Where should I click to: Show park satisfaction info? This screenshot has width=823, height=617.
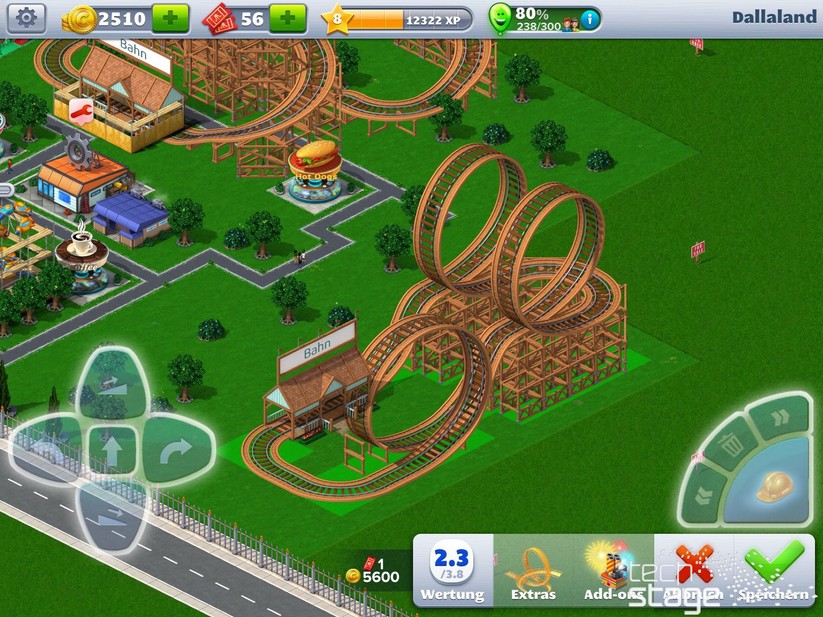(x=591, y=18)
